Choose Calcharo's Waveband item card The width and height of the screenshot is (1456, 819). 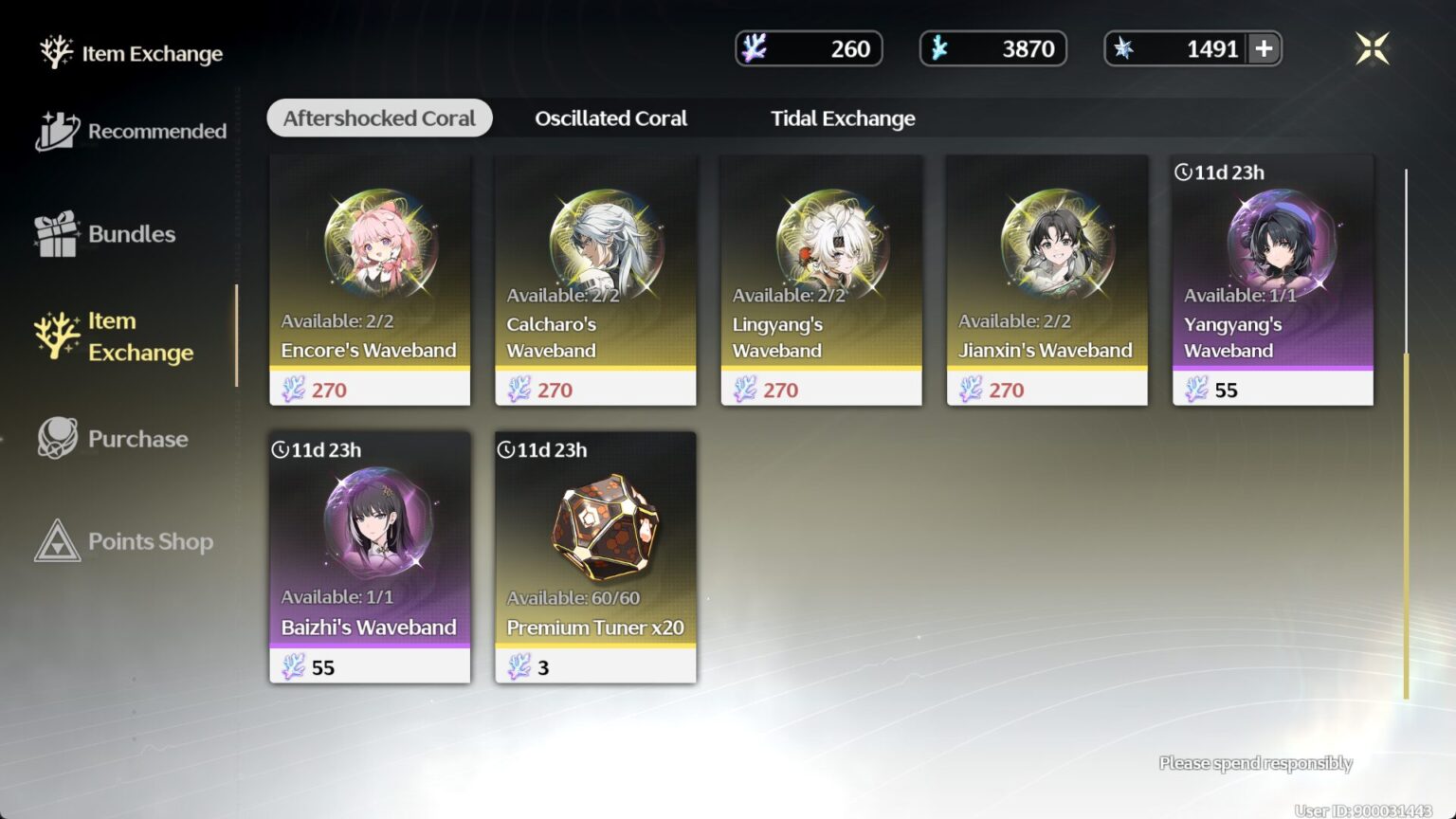595,281
